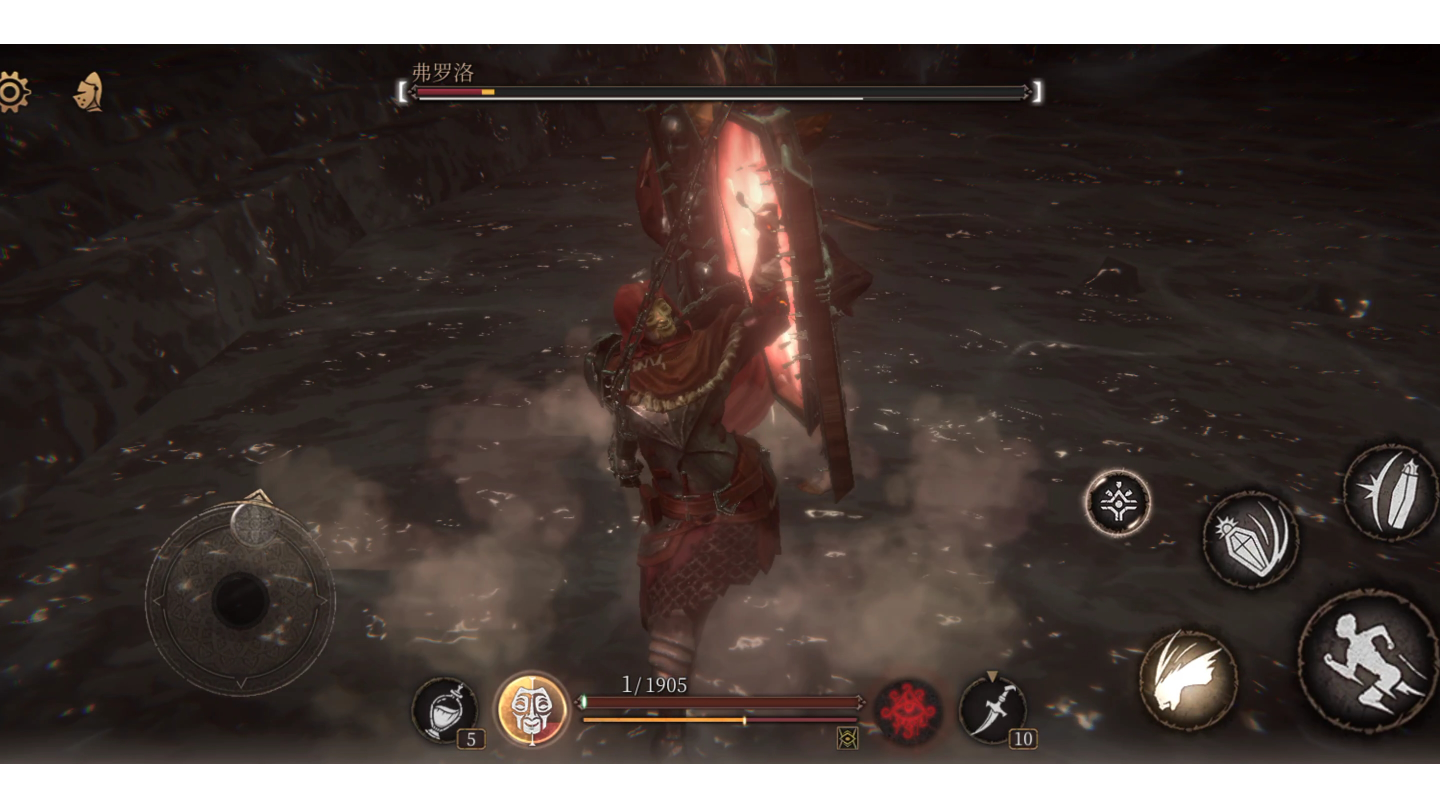Open the knight helmet character menu
This screenshot has height=808, width=1440.
(89, 93)
